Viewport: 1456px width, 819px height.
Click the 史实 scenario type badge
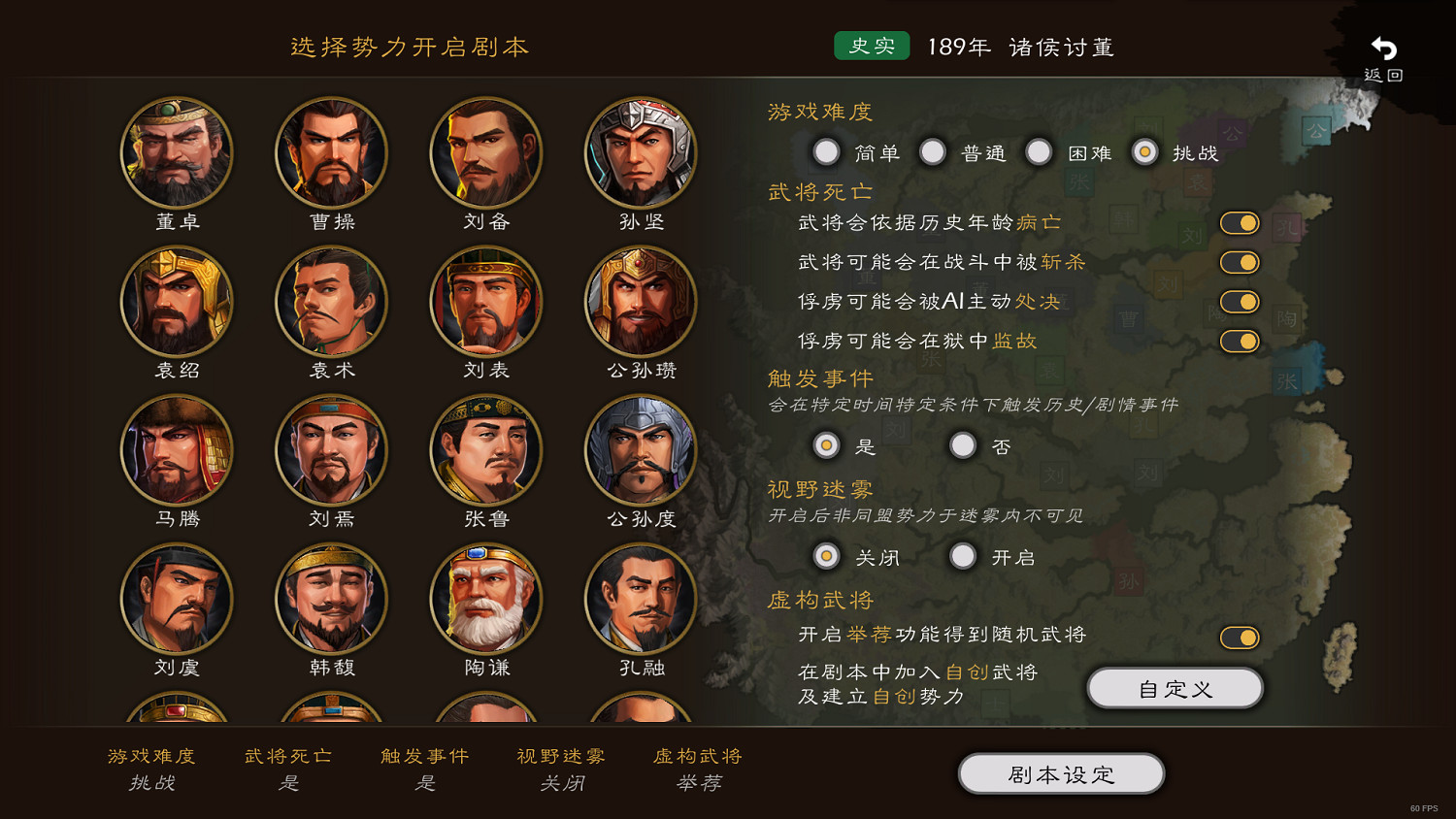click(x=871, y=45)
